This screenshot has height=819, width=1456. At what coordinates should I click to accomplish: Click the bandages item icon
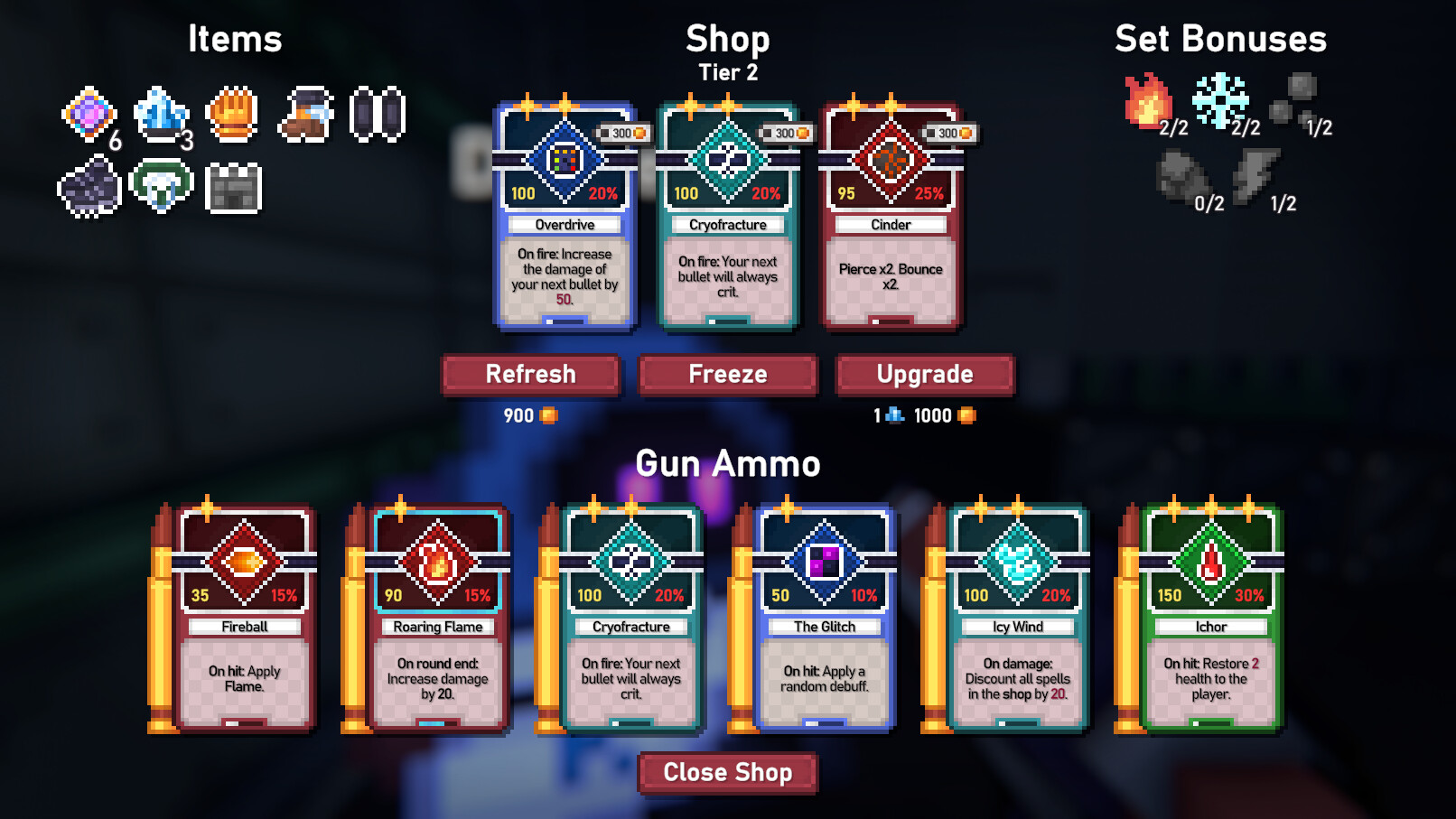point(378,116)
